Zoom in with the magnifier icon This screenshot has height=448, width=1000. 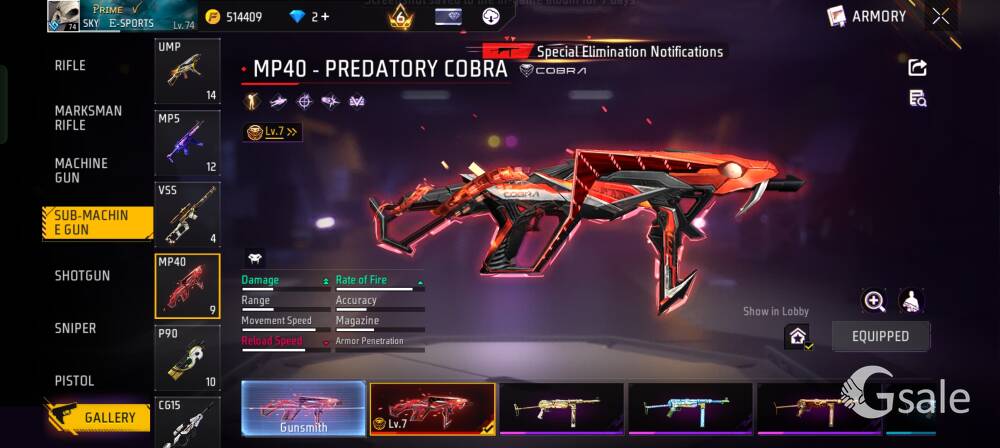pos(874,301)
